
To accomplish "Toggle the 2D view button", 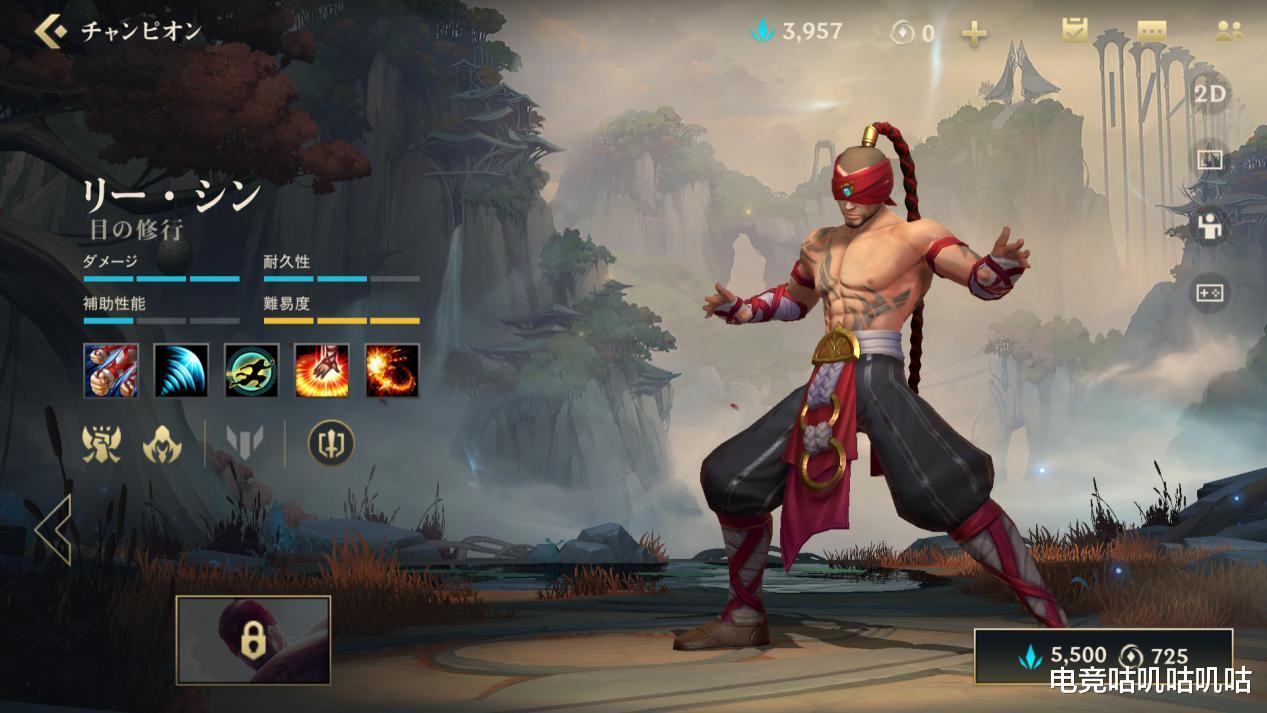I will click(x=1210, y=94).
